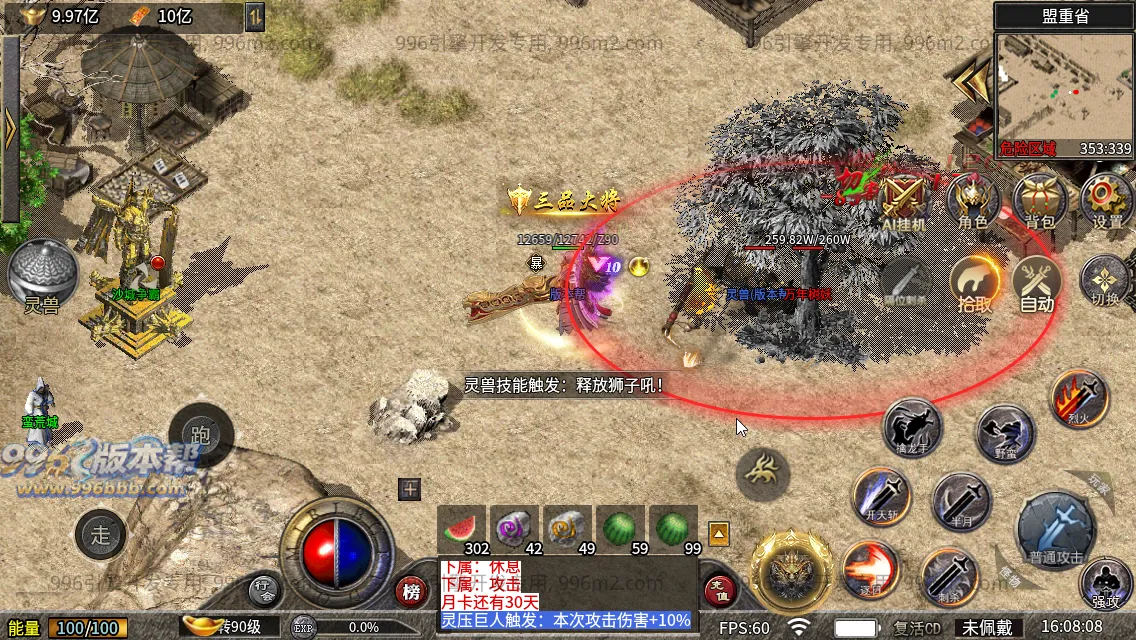The width and height of the screenshot is (1136, 640).
Task: Trigger the 开天斩 skill
Action: (882, 498)
